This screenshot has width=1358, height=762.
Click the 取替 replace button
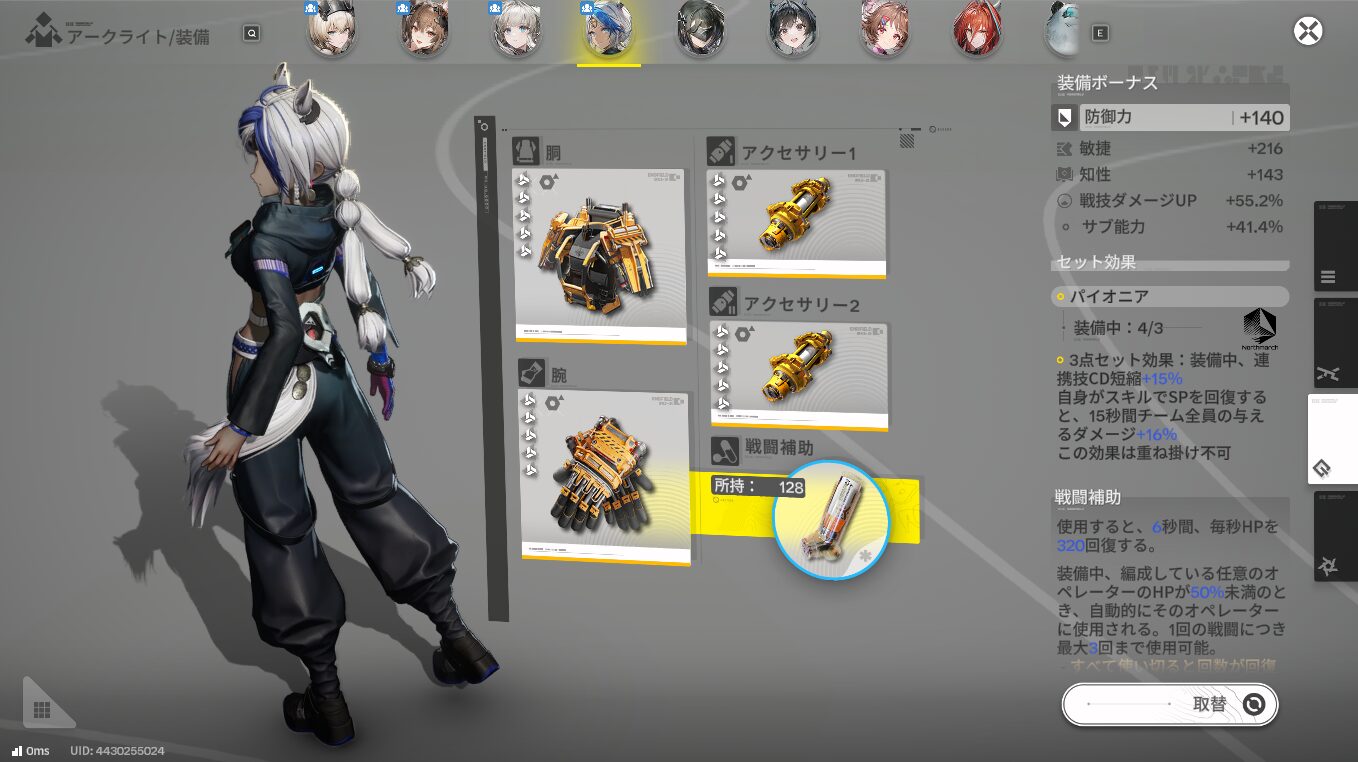tap(1169, 705)
